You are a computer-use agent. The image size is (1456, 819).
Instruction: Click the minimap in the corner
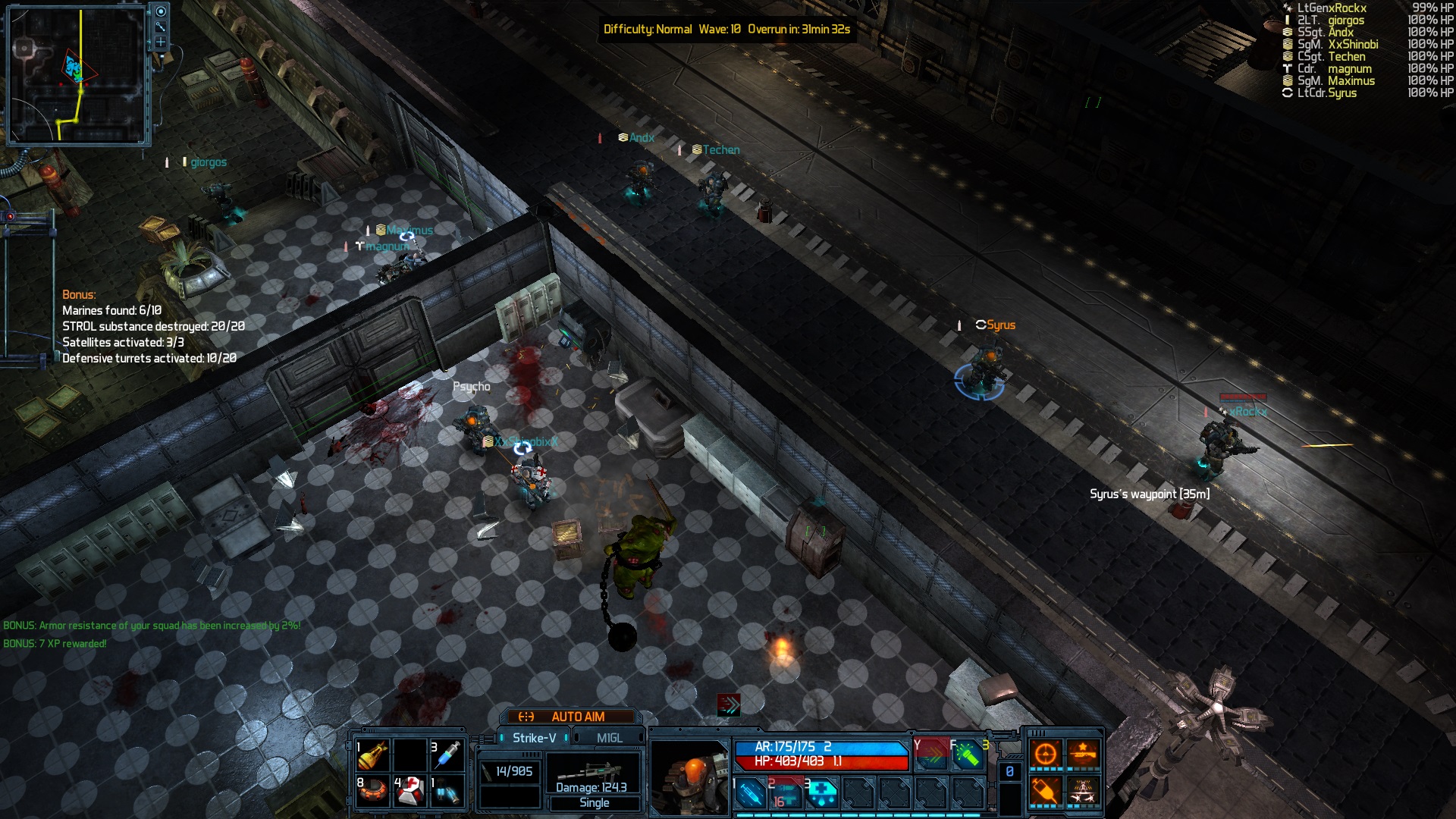tap(76, 76)
